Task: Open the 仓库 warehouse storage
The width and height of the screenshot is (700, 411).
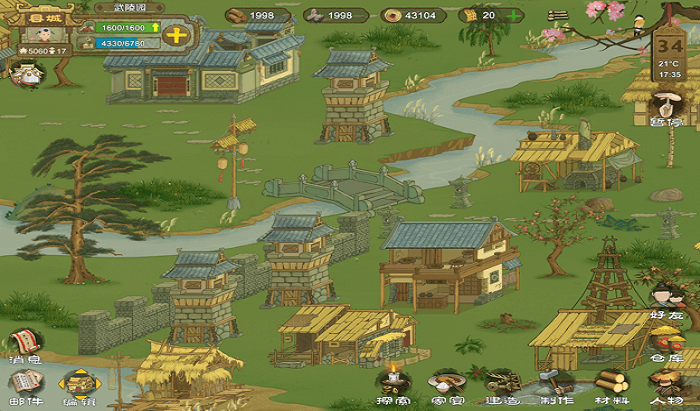Action: (x=667, y=343)
